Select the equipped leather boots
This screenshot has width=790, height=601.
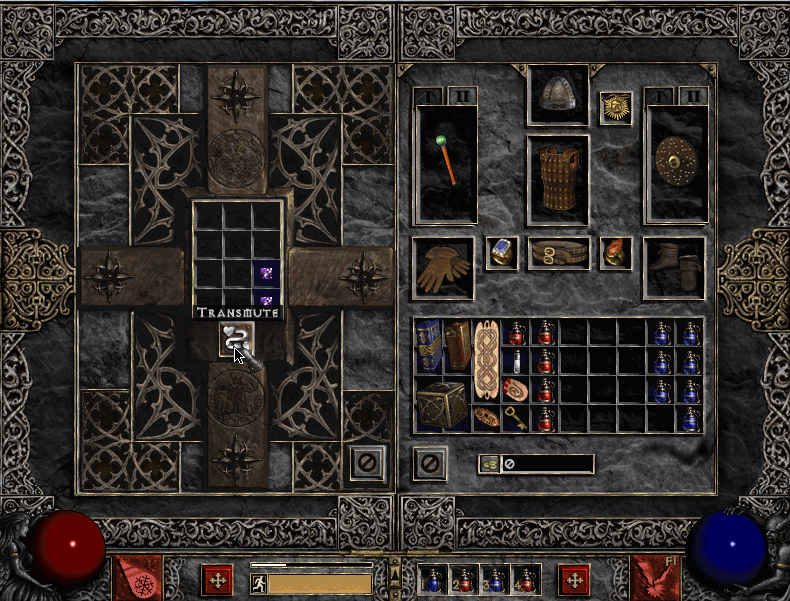click(674, 267)
